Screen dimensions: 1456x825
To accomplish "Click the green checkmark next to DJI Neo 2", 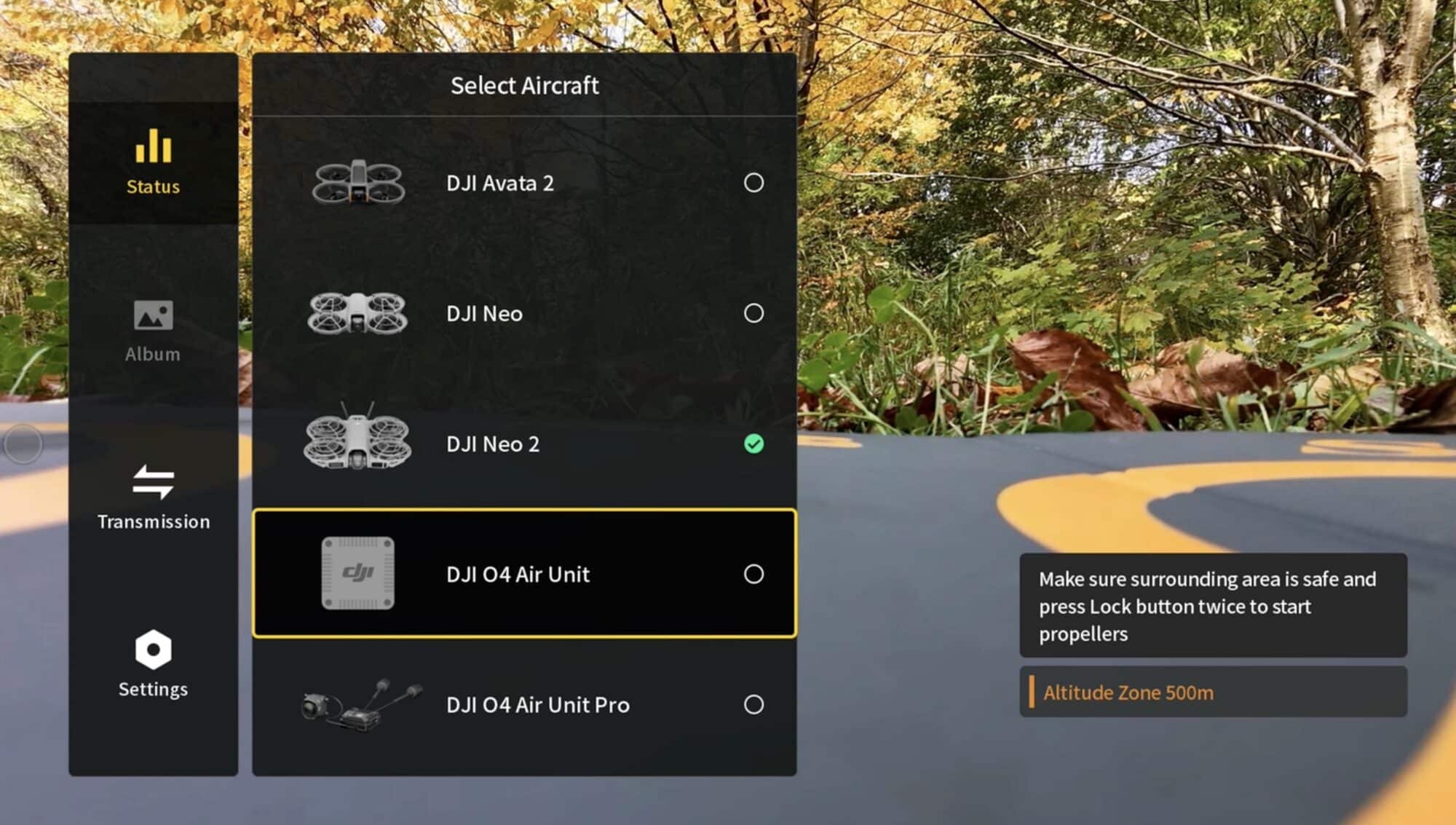I will click(x=754, y=443).
